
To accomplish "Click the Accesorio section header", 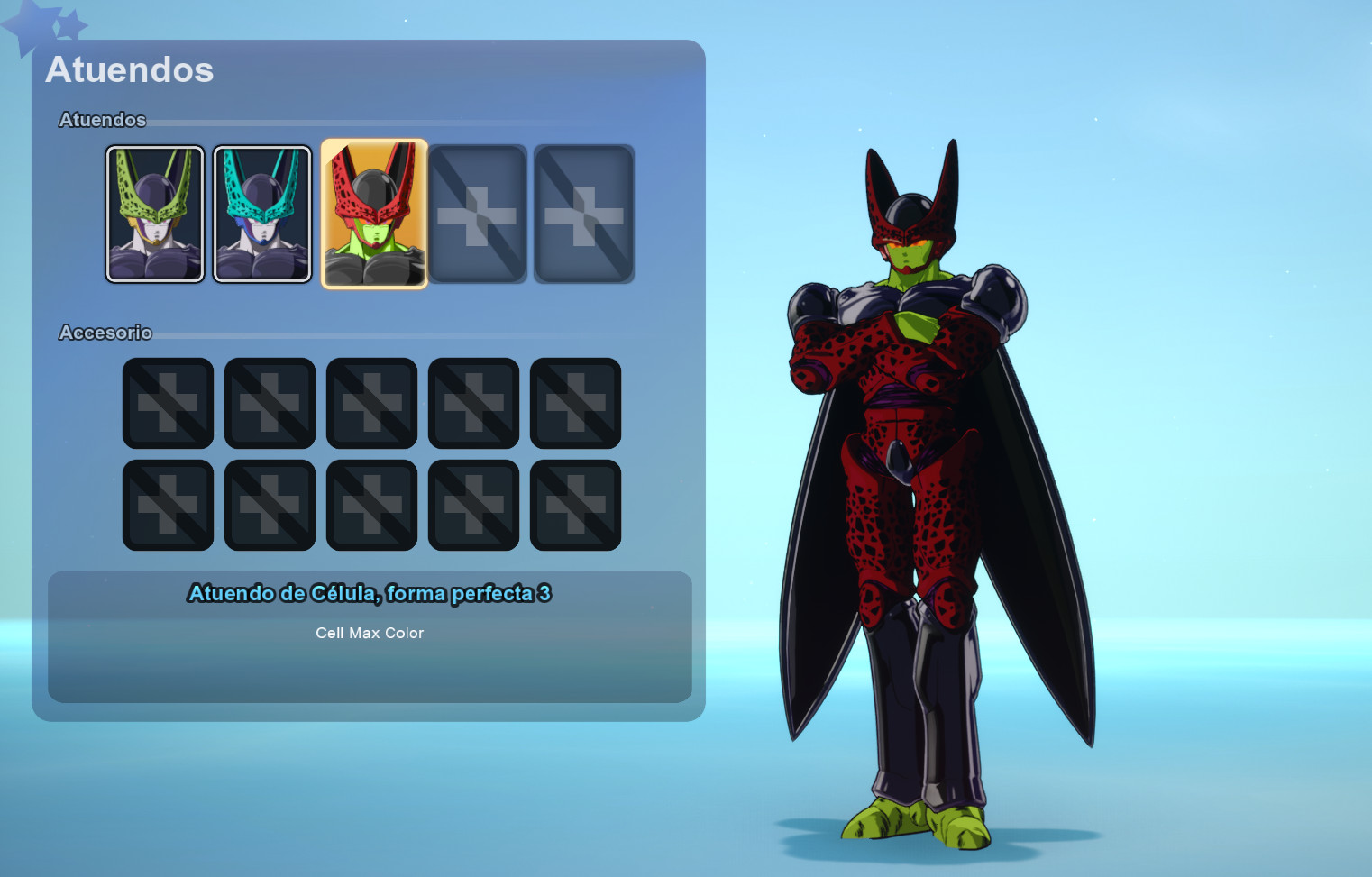I will pyautogui.click(x=105, y=333).
